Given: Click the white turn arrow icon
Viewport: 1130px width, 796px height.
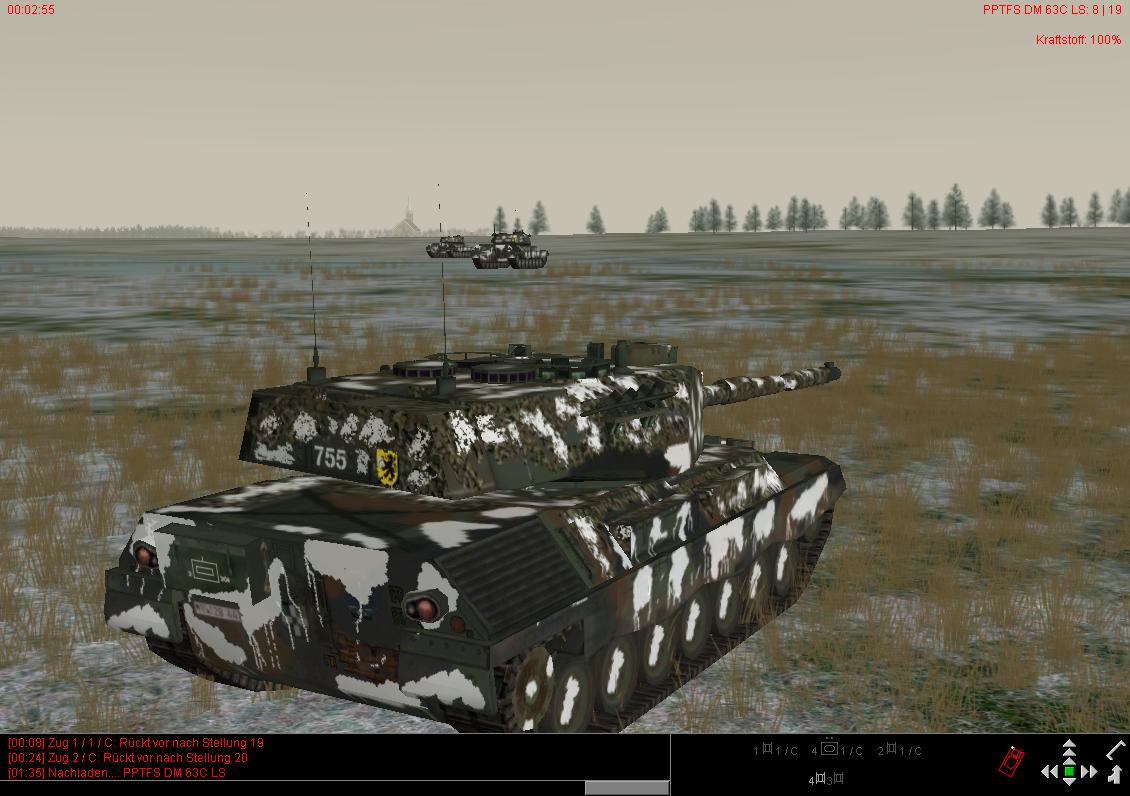Looking at the screenshot, I should 1116,773.
